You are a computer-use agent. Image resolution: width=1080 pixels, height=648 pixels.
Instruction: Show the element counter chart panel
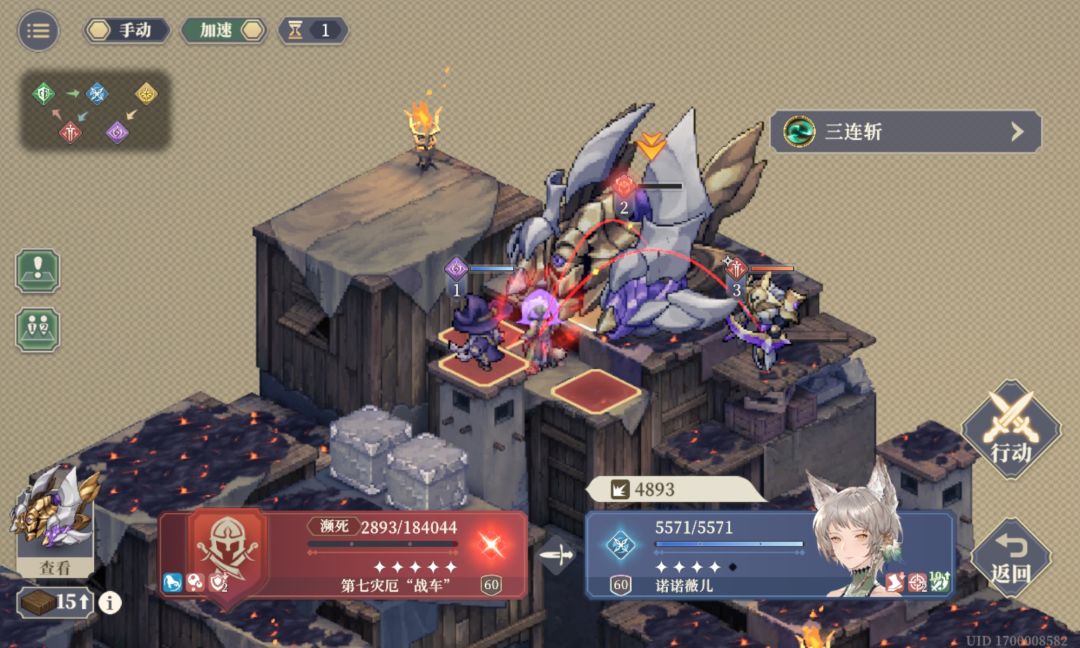[x=95, y=110]
